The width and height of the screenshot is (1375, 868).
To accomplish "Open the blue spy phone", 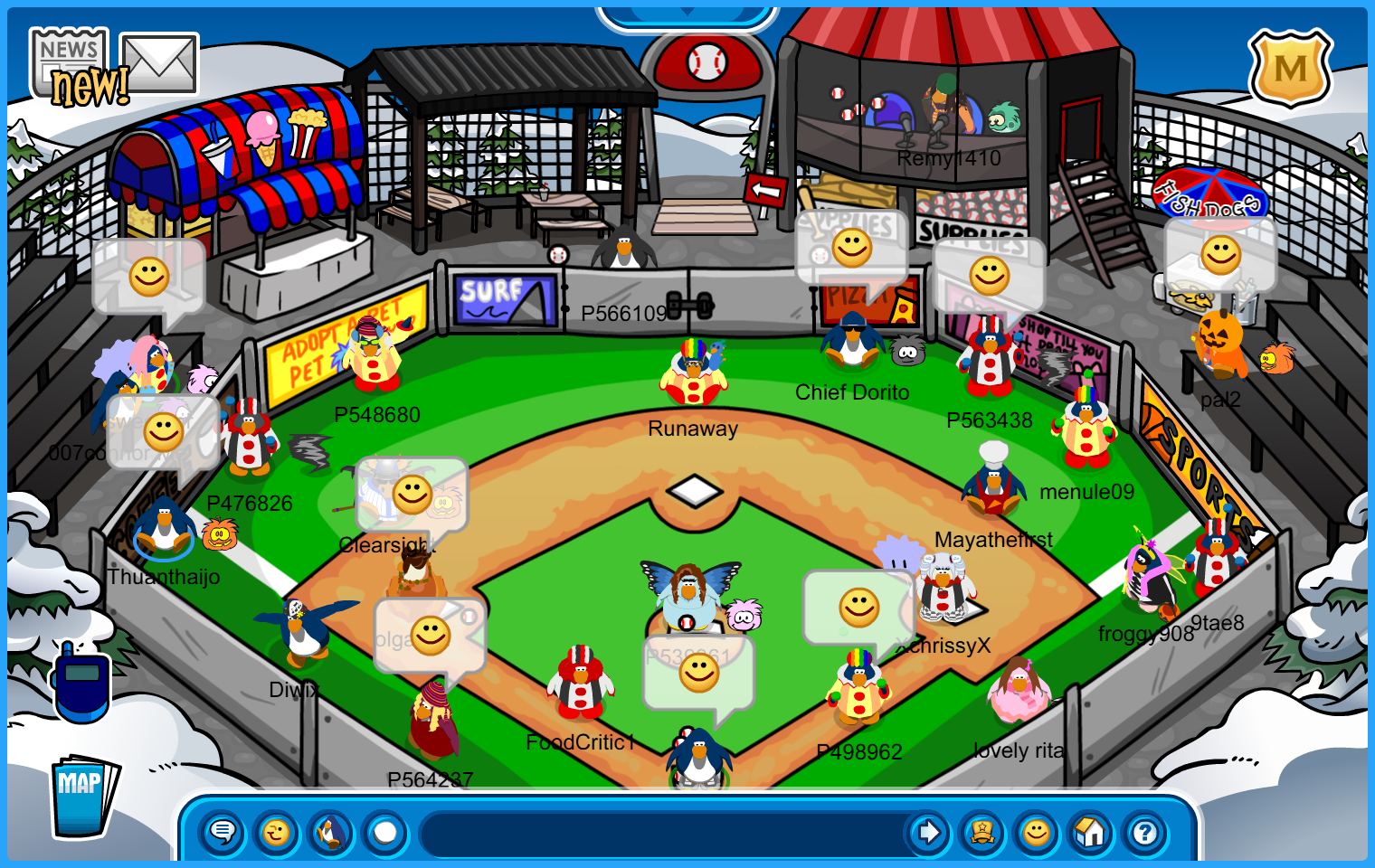I will tap(81, 684).
